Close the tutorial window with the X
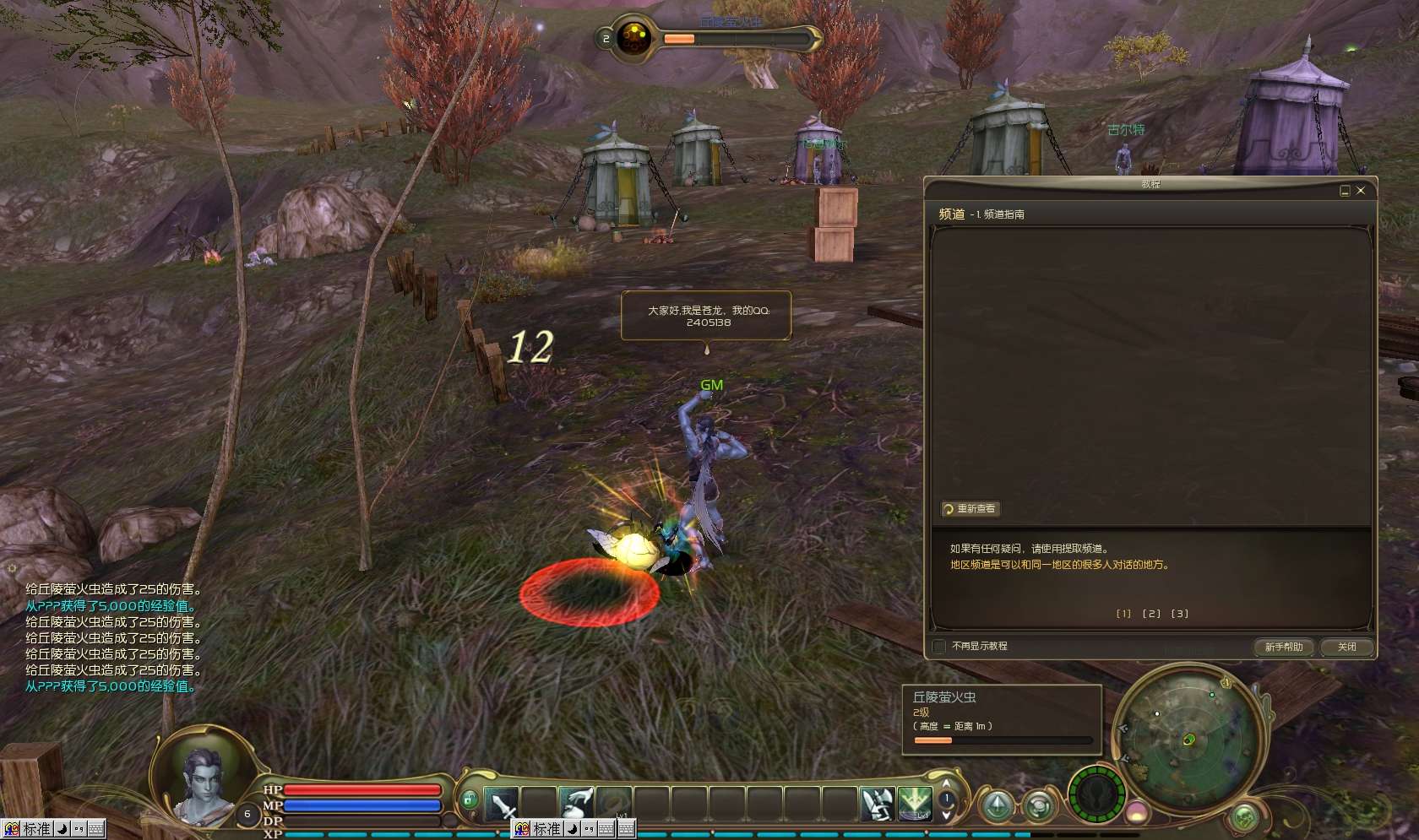This screenshot has width=1419, height=840. pyautogui.click(x=1360, y=191)
